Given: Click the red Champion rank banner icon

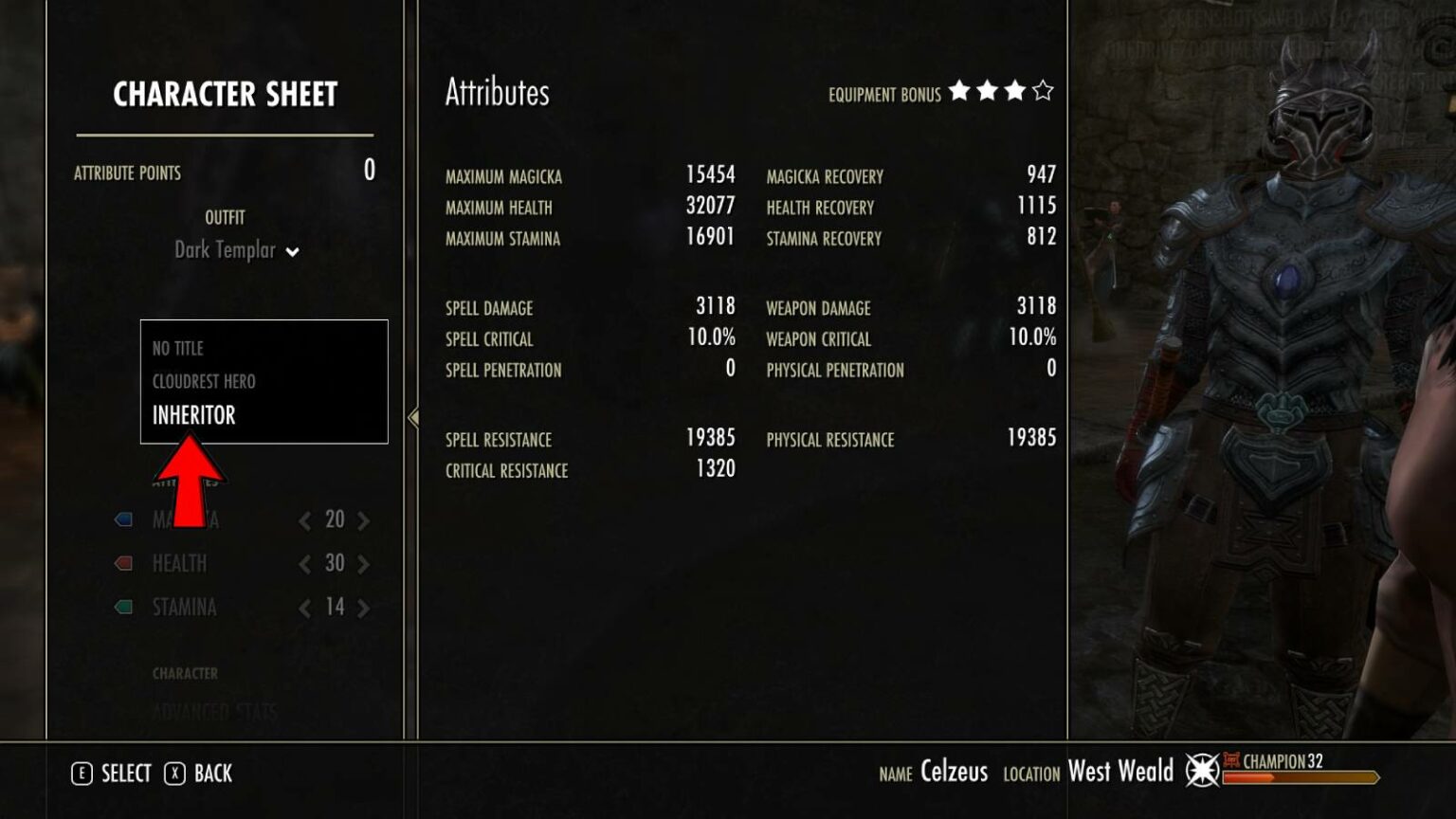Looking at the screenshot, I should (1232, 760).
